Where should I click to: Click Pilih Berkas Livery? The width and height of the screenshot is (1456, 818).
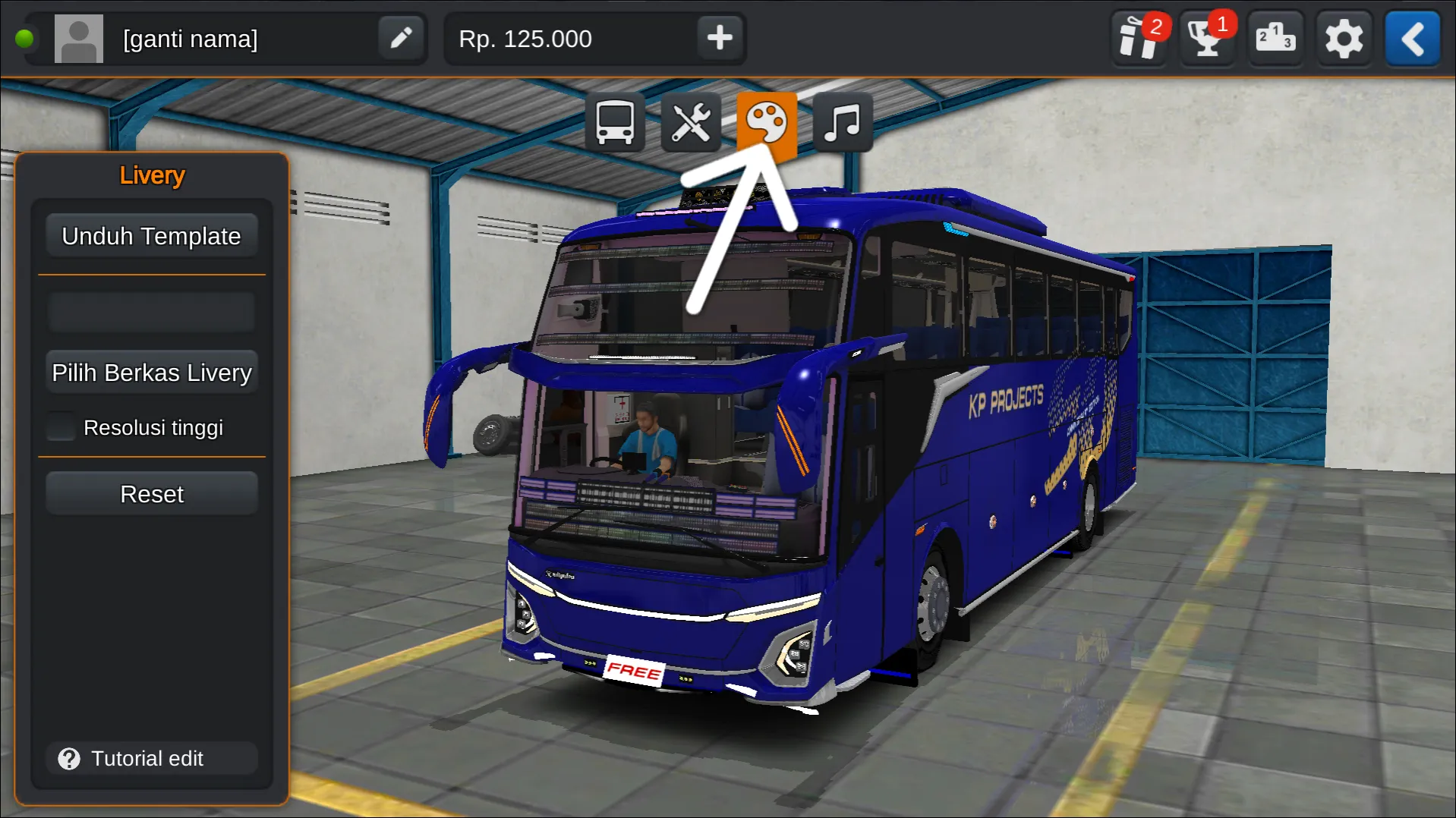[151, 372]
